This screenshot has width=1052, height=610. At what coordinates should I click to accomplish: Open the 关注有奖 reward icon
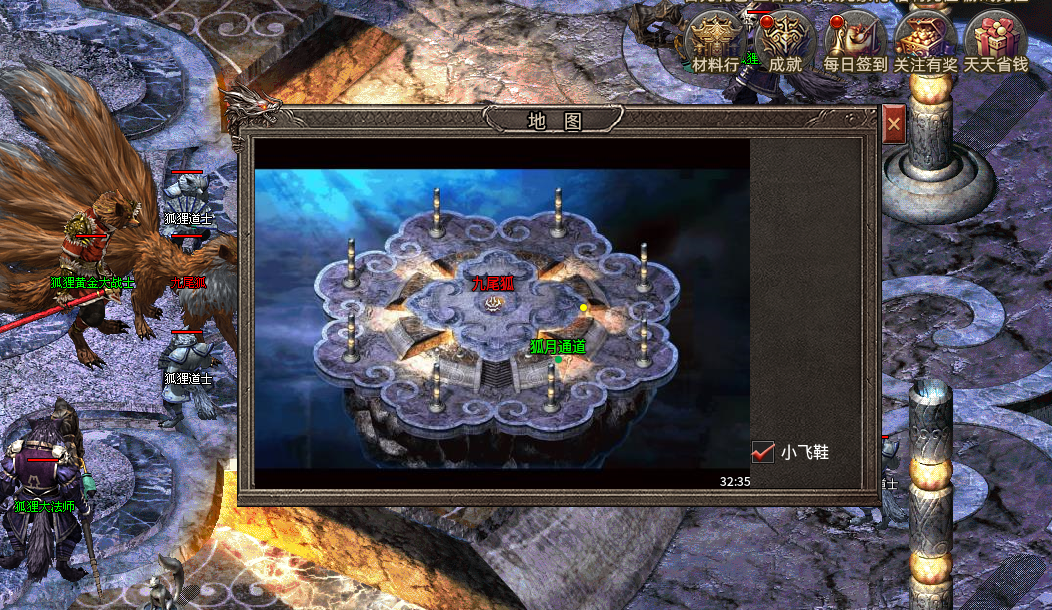click(x=925, y=42)
